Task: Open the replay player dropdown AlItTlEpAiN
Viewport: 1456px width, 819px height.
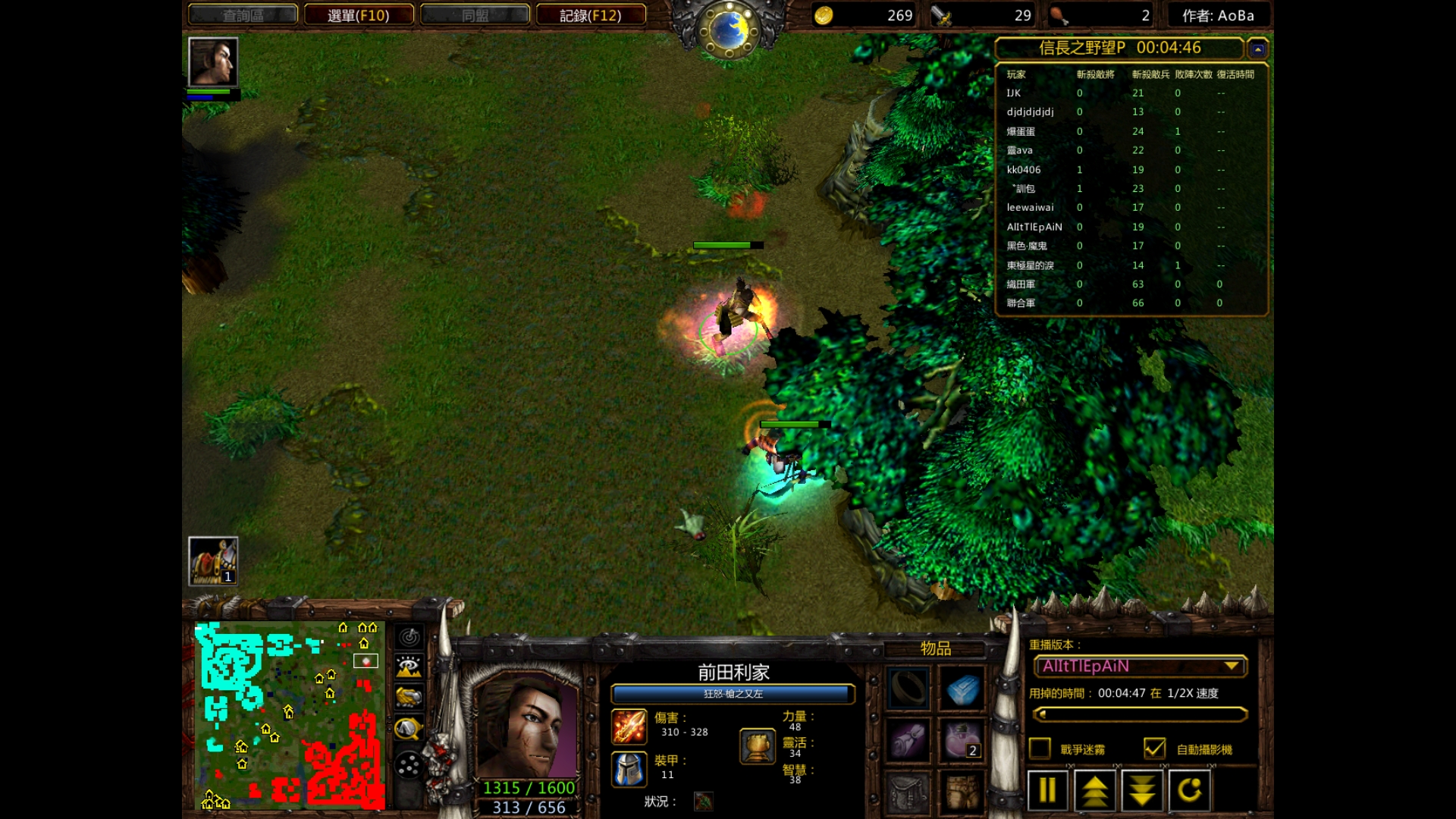Action: (x=1141, y=666)
